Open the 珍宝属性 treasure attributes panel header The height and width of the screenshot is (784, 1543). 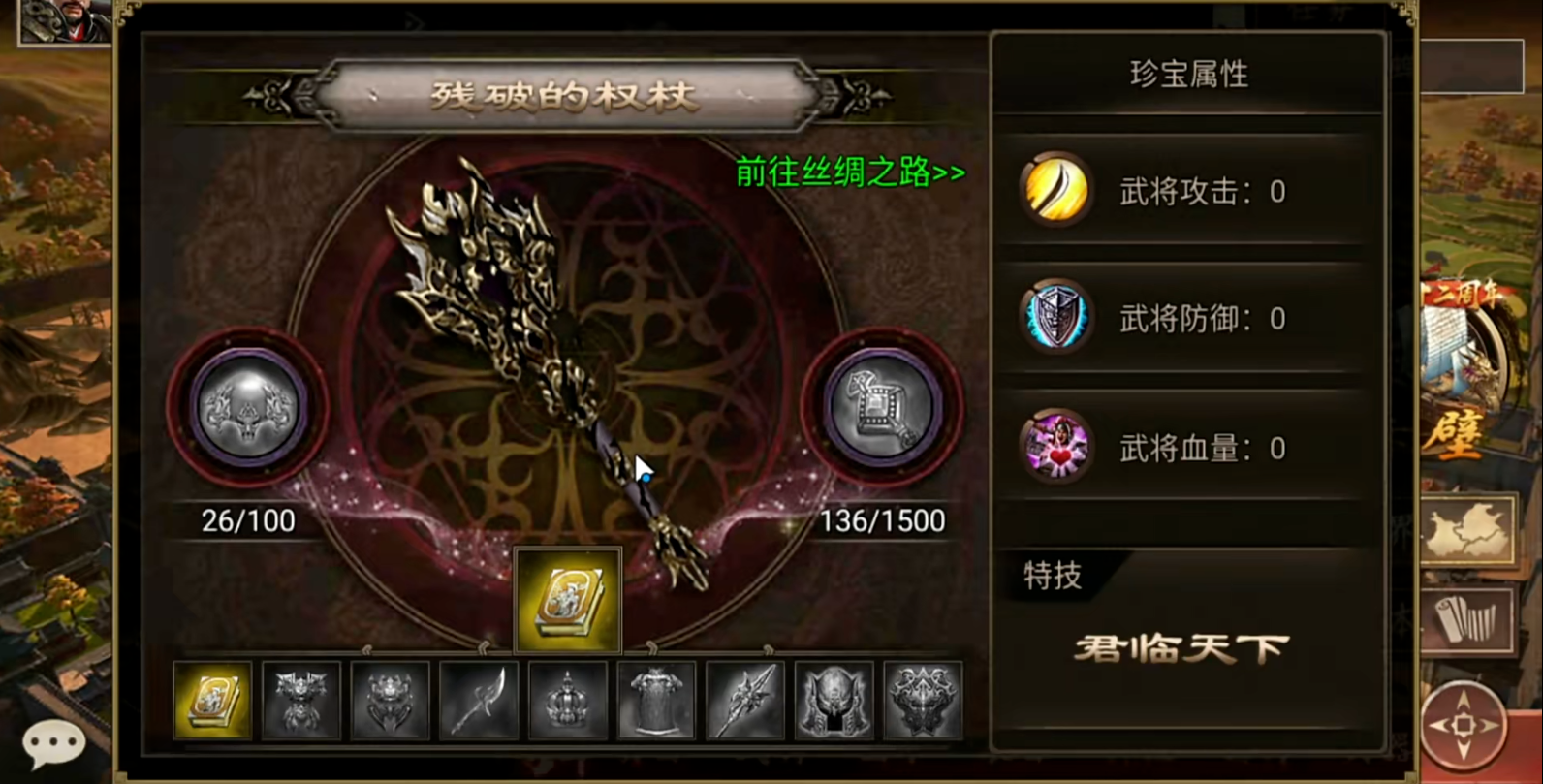1190,75
